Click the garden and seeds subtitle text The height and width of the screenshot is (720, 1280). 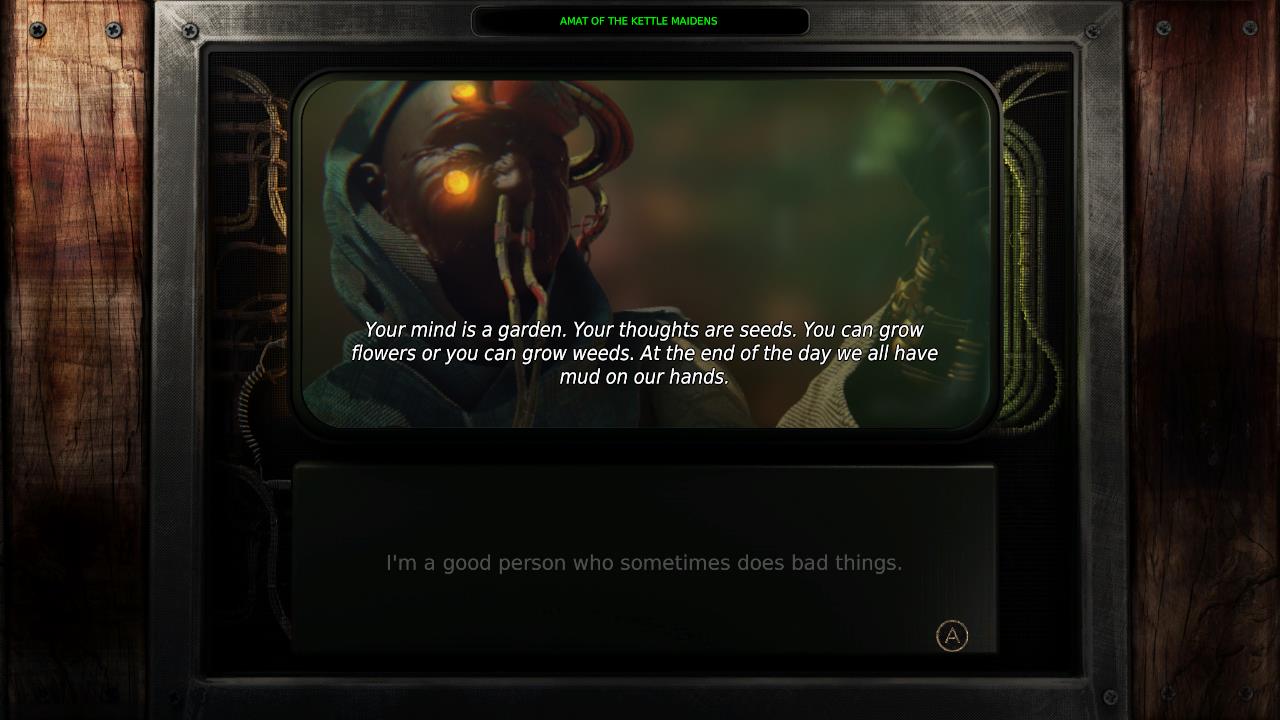644,353
